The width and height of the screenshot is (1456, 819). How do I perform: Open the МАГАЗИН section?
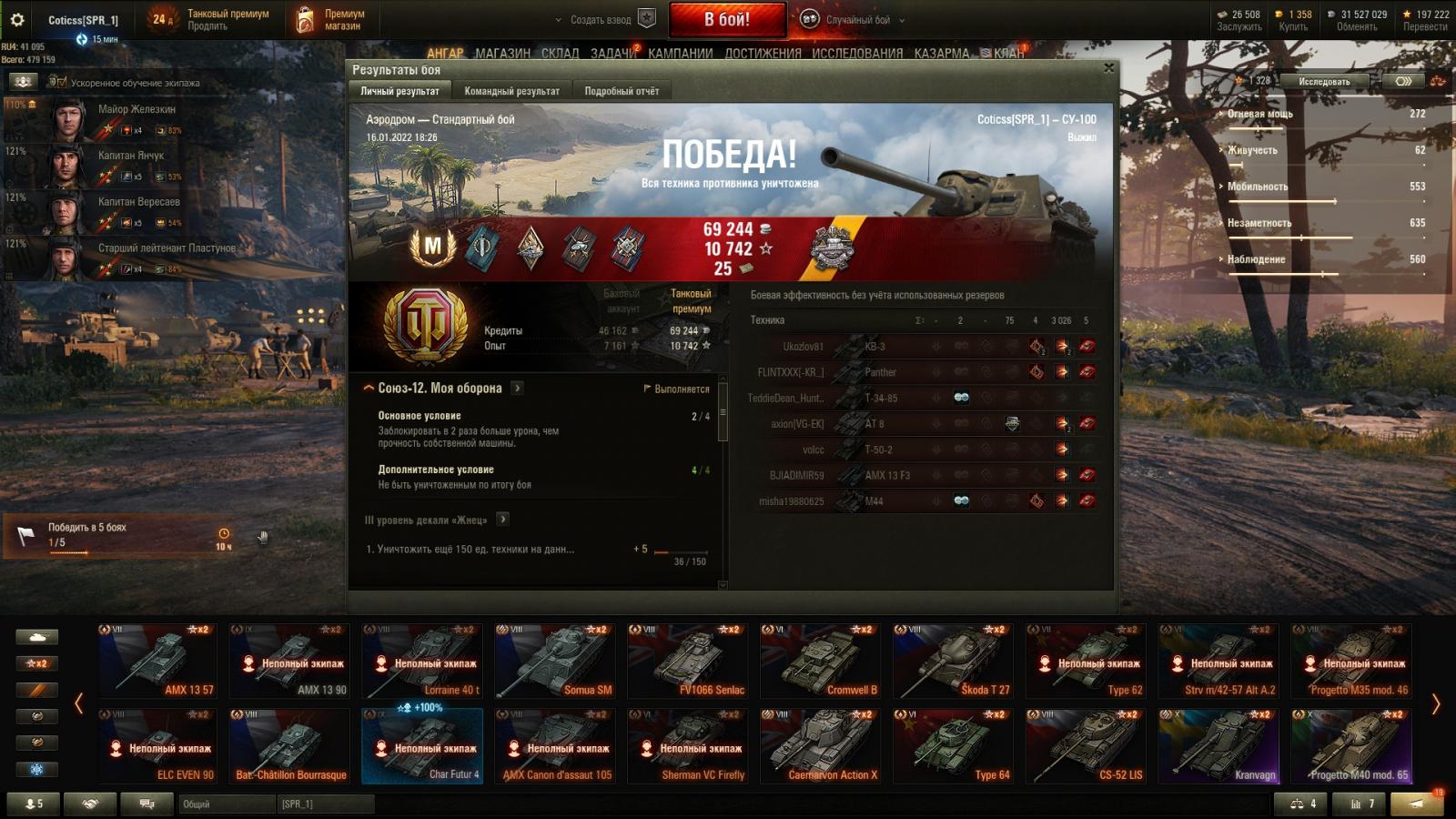(502, 53)
